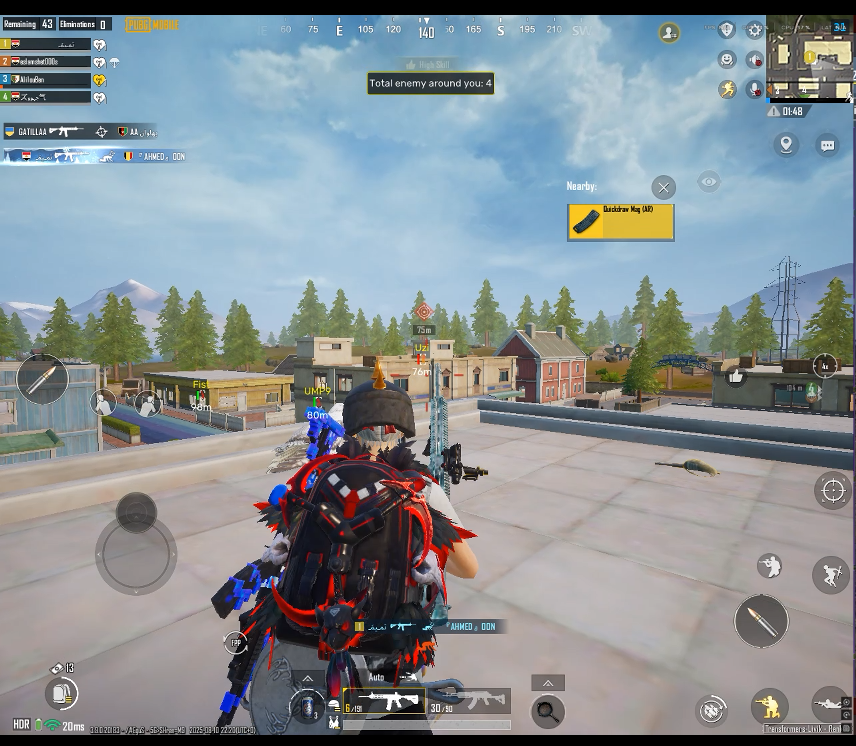The height and width of the screenshot is (746, 856).
Task: Open the quick chat message bubble
Action: tap(827, 145)
